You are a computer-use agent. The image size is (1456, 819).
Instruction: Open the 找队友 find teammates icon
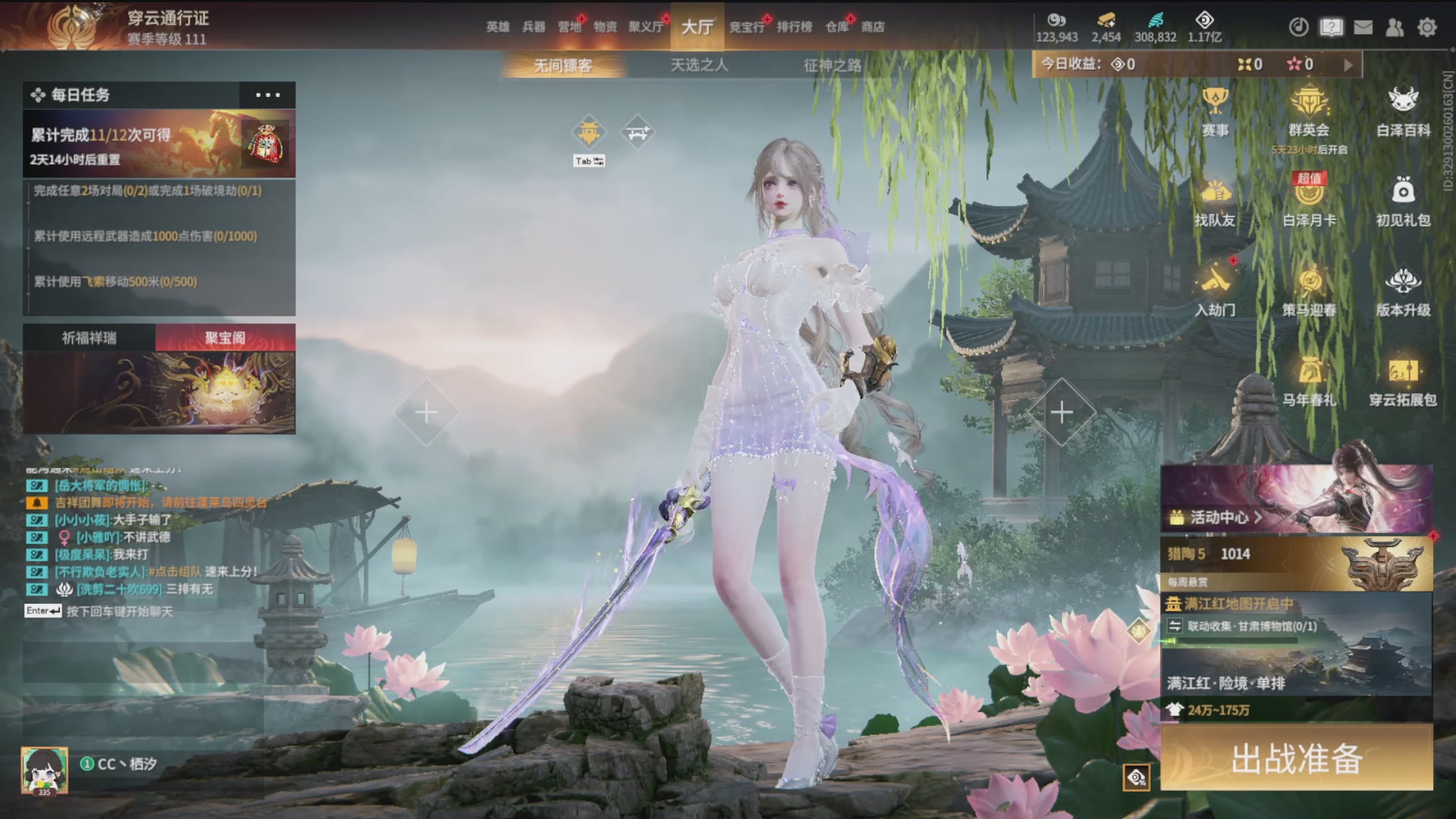[x=1215, y=202]
